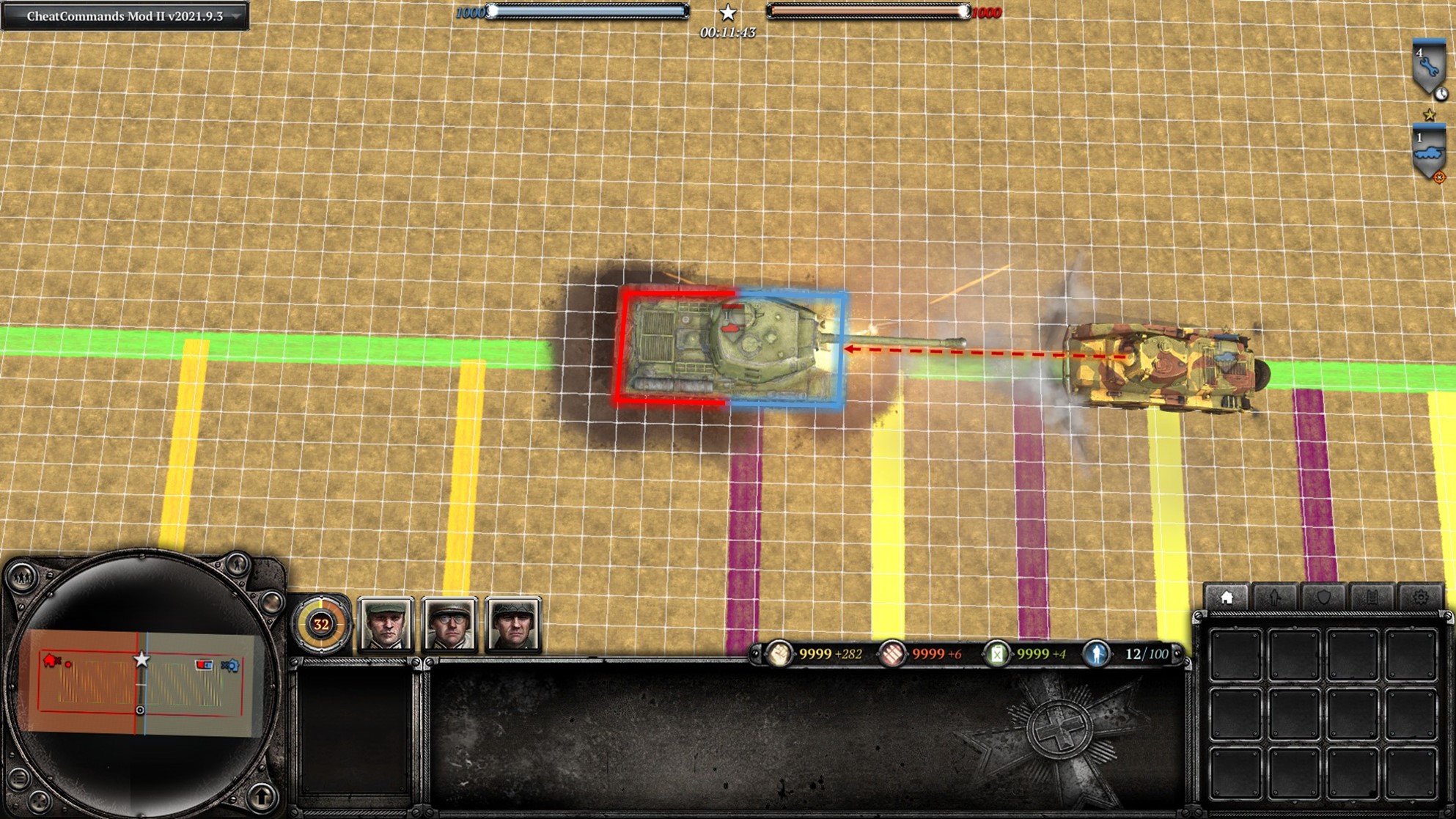
Task: Click the red house base marker on minimap
Action: point(50,661)
